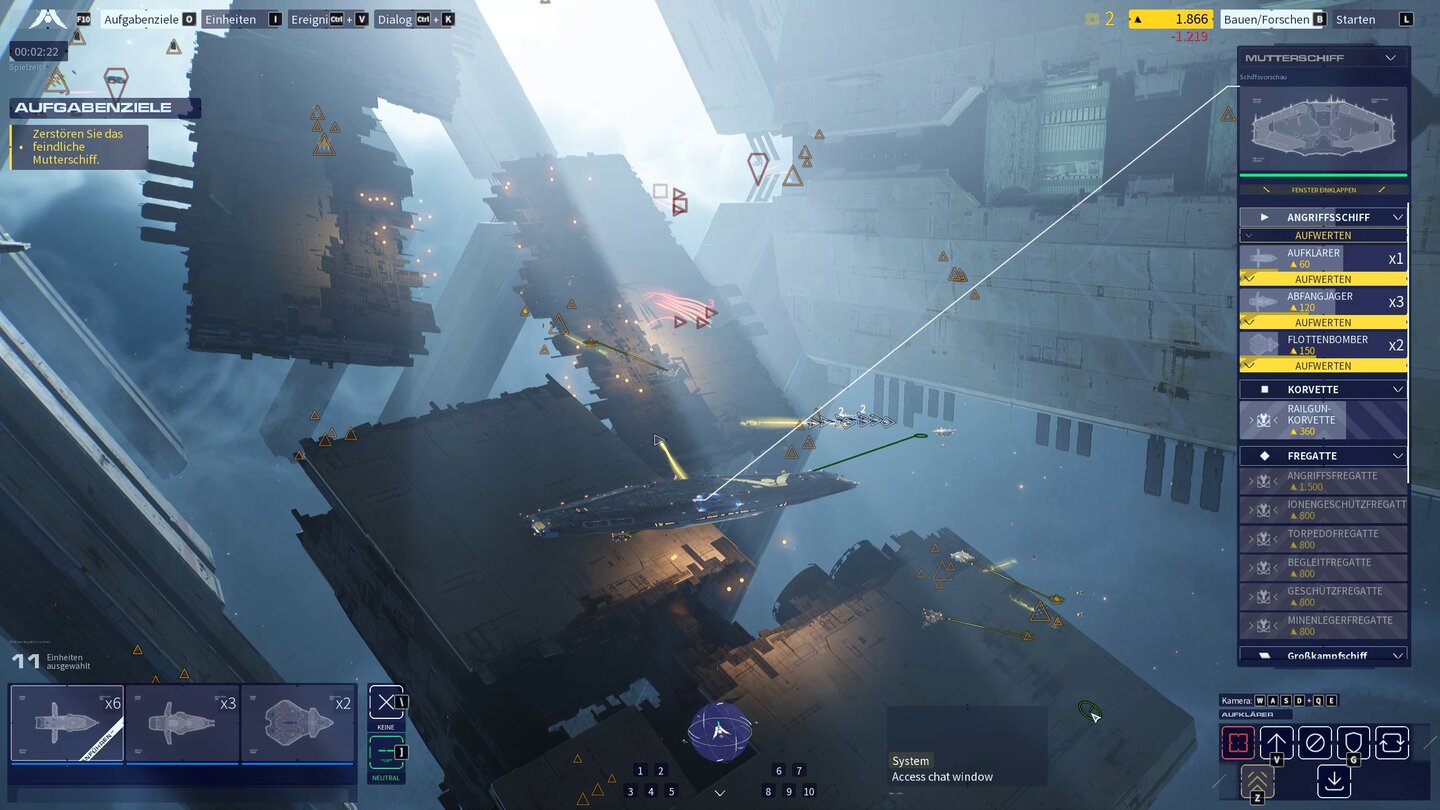Click the cancel orders icon
The width and height of the screenshot is (1440, 810).
1313,742
